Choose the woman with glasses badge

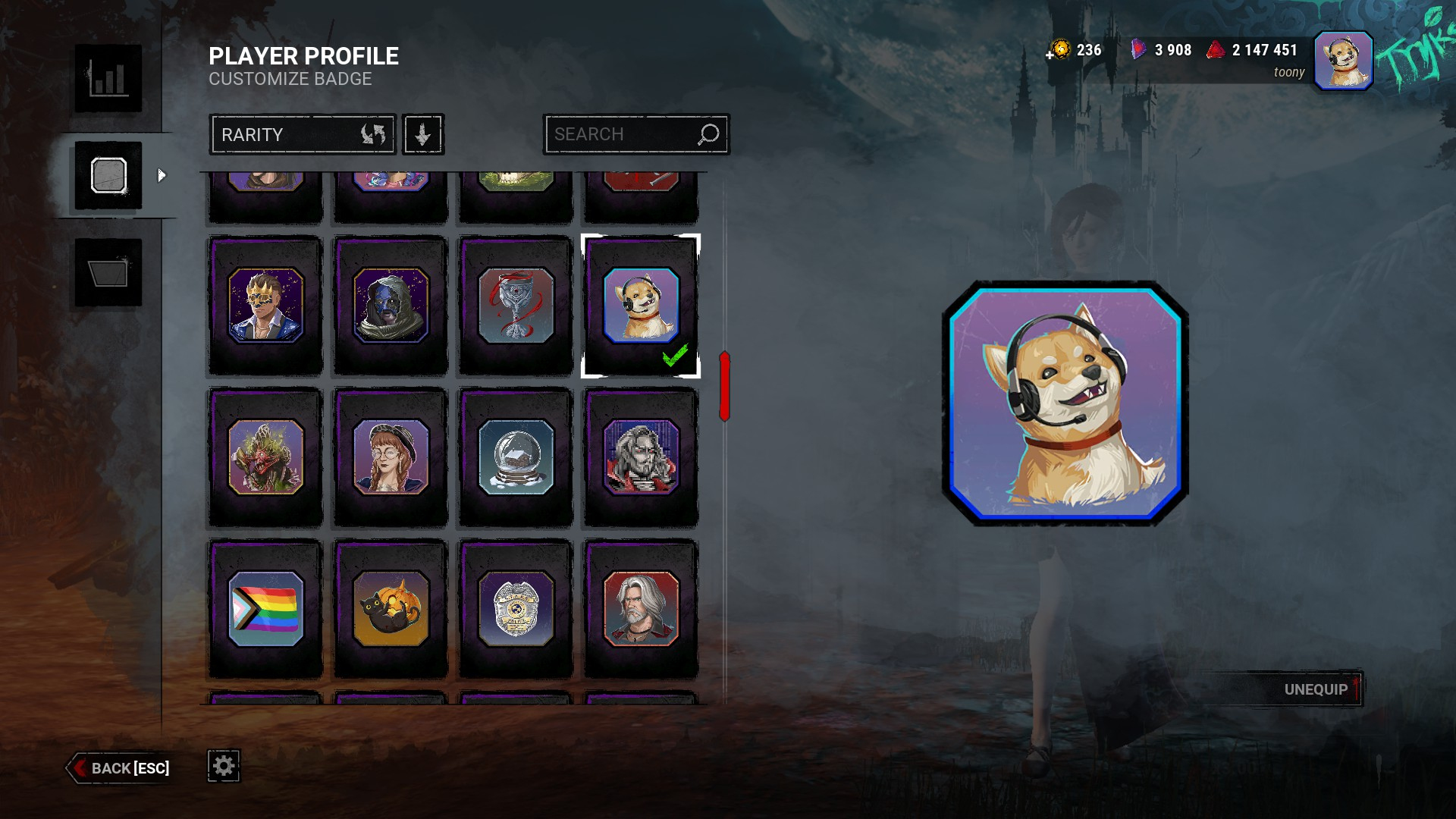(391, 457)
